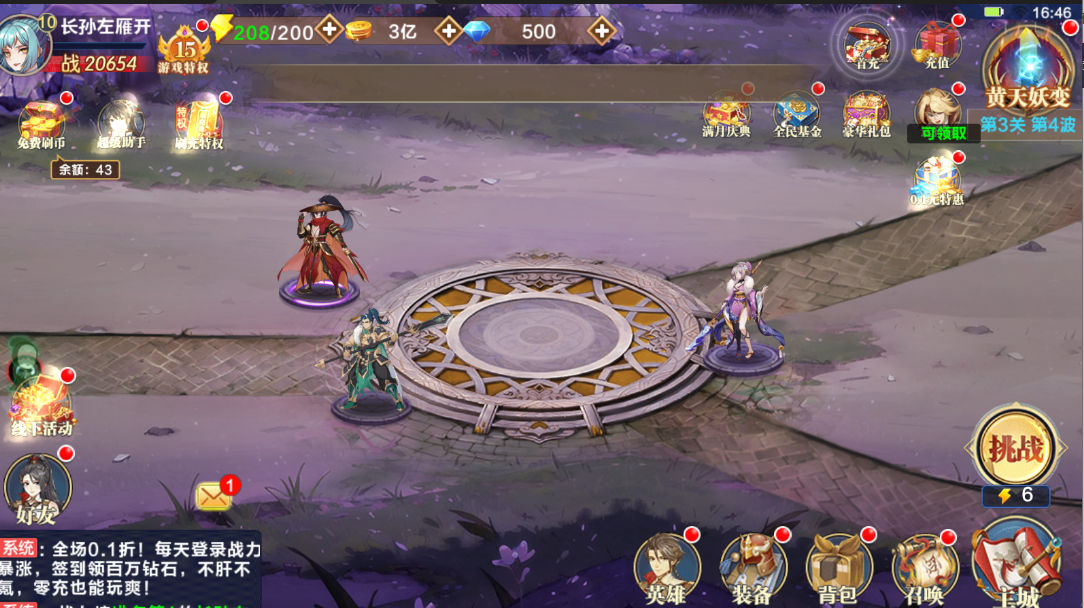
Task: Open the 全民基金 fund chest
Action: pos(797,113)
